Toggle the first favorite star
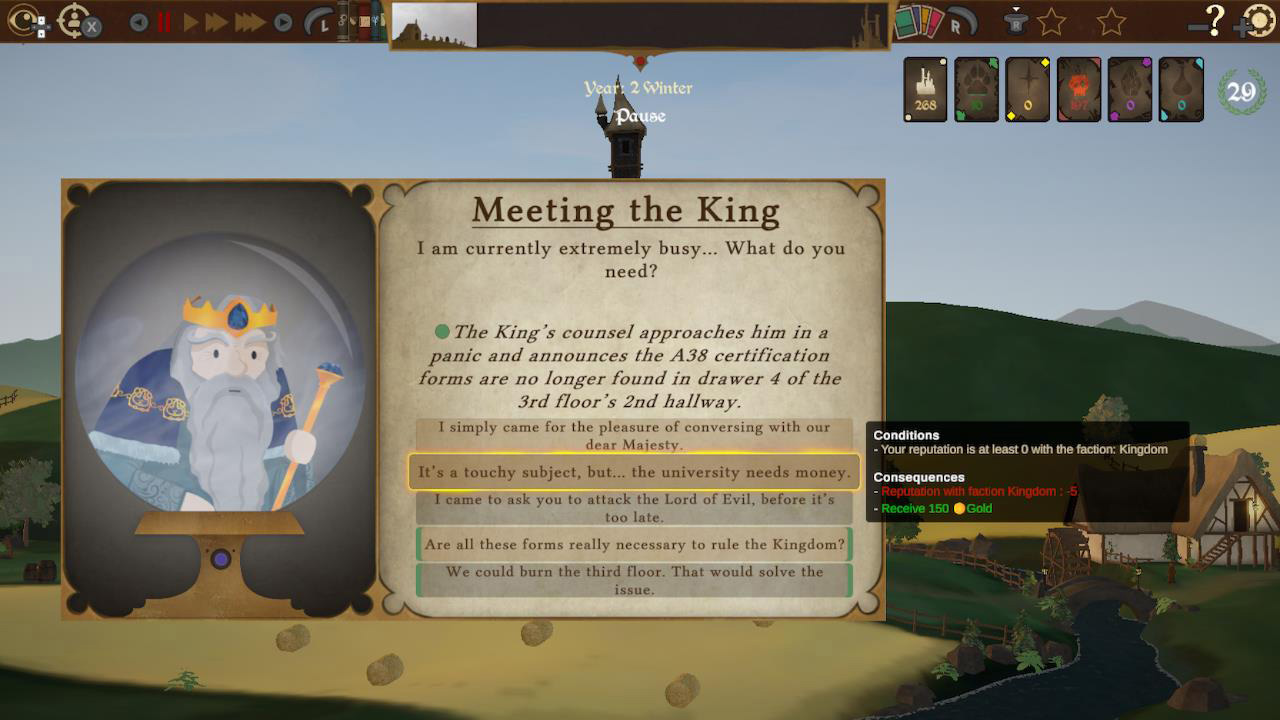1280x720 pixels. coord(1052,20)
